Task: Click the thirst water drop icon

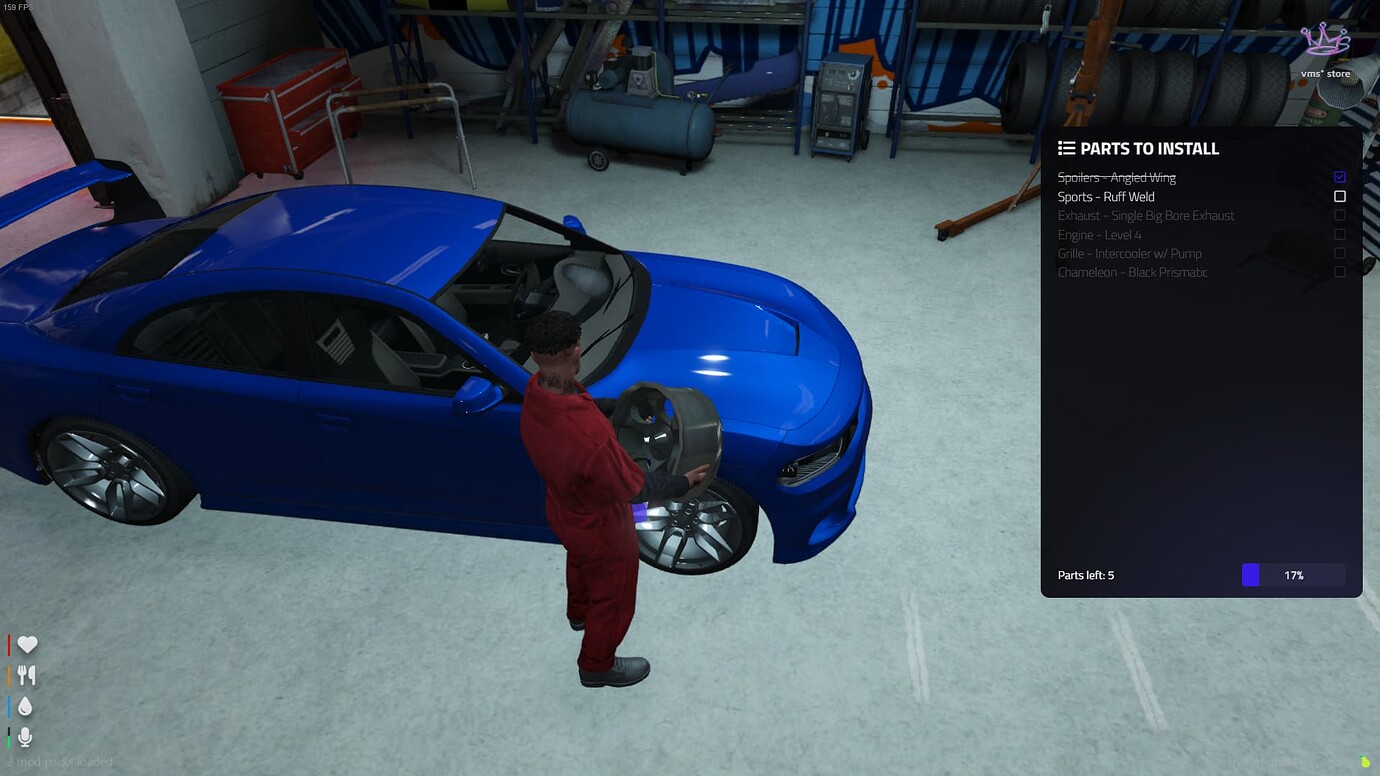Action: [x=27, y=706]
